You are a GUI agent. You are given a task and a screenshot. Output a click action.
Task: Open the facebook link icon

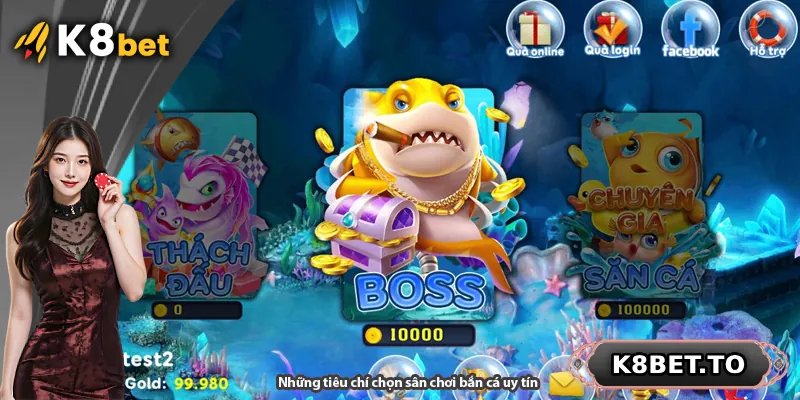pyautogui.click(x=690, y=29)
